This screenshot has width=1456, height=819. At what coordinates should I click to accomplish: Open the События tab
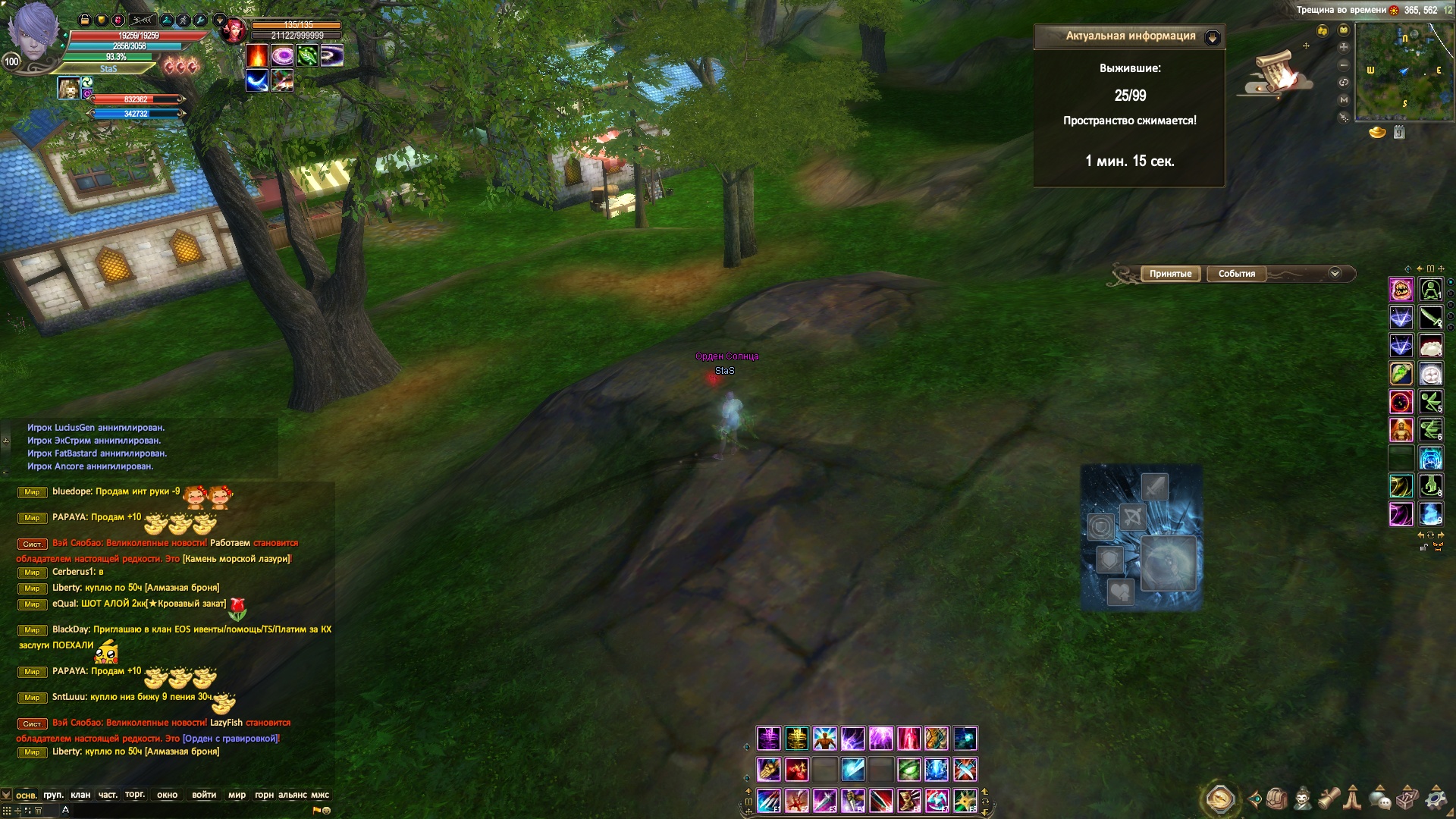point(1236,274)
